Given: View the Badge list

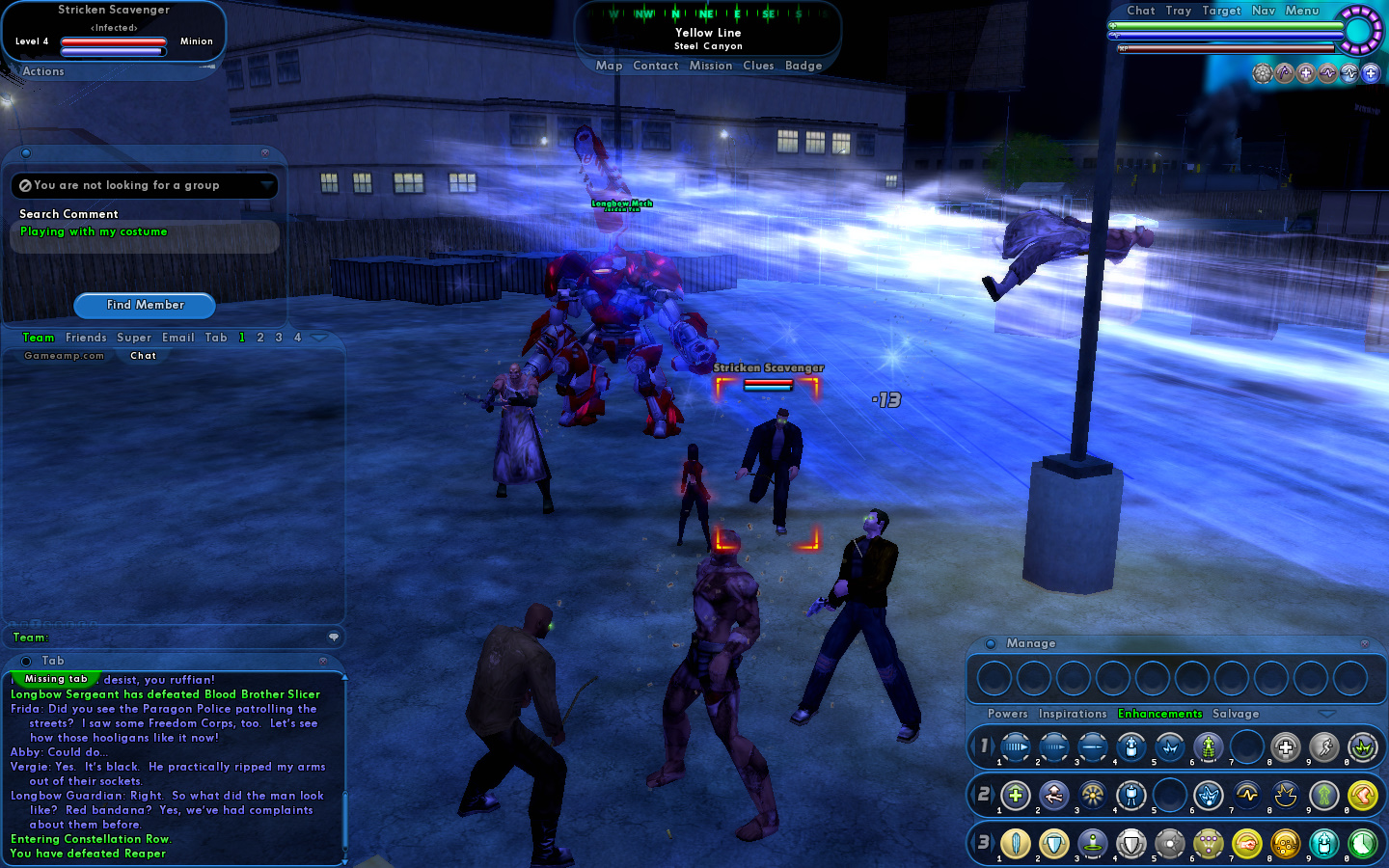Looking at the screenshot, I should pyautogui.click(x=803, y=66).
